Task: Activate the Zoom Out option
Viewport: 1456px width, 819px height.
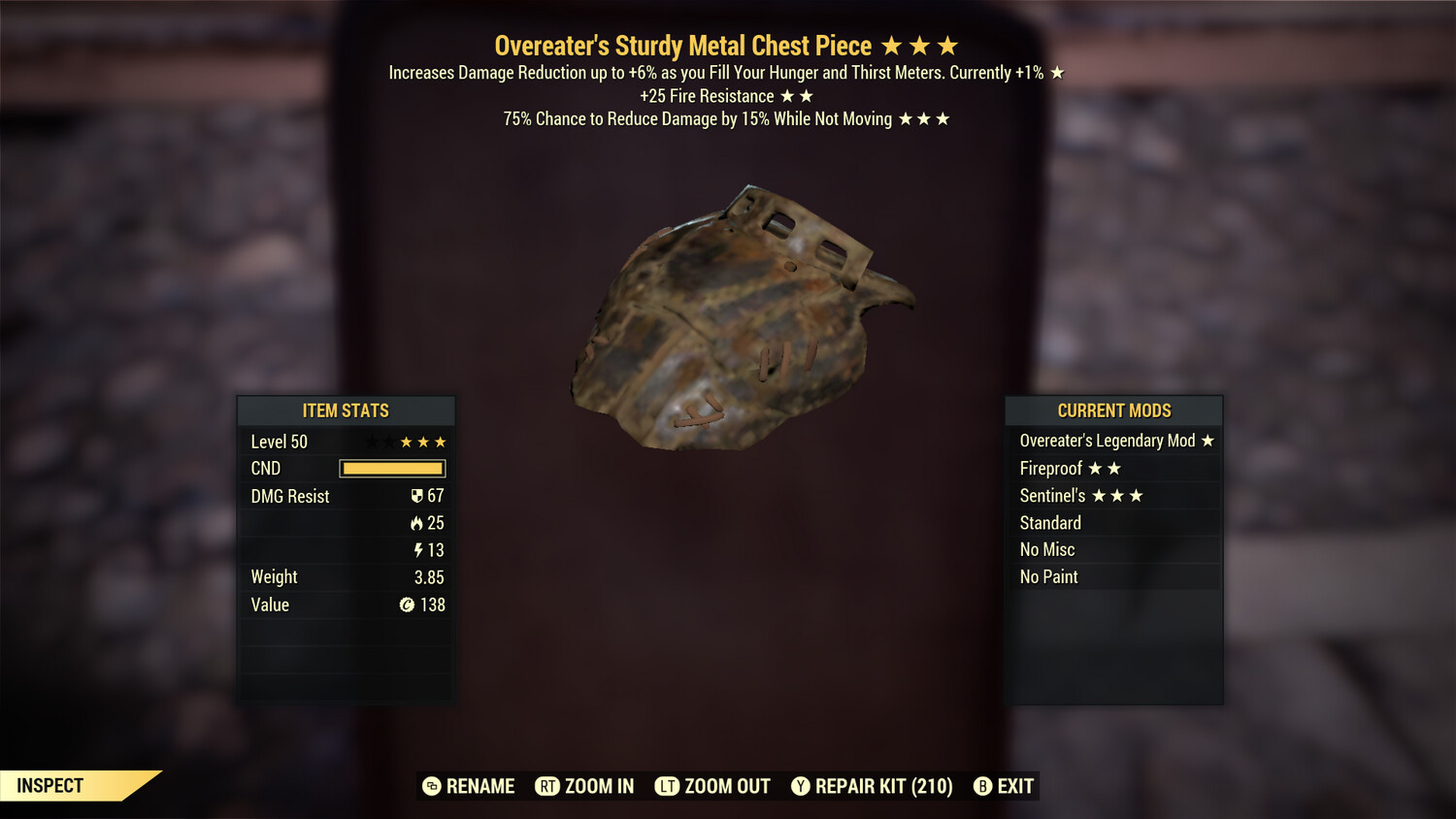Action: [712, 786]
